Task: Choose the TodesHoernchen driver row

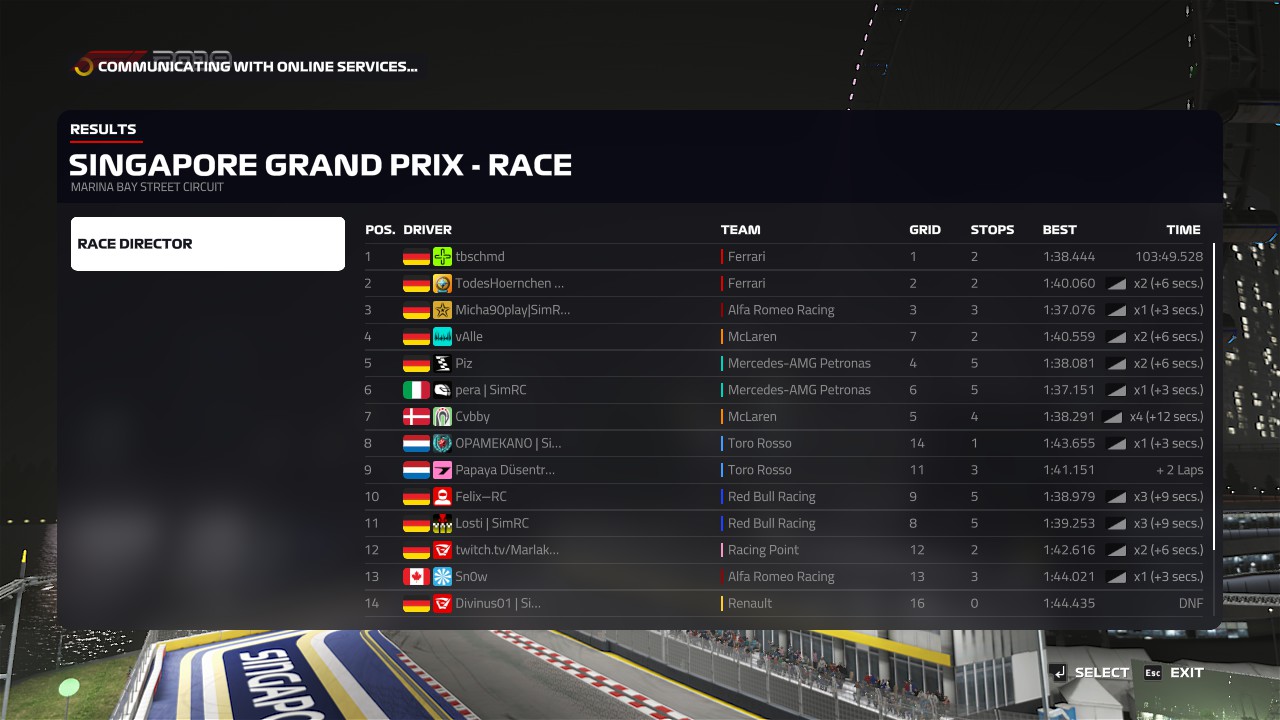Action: click(783, 283)
